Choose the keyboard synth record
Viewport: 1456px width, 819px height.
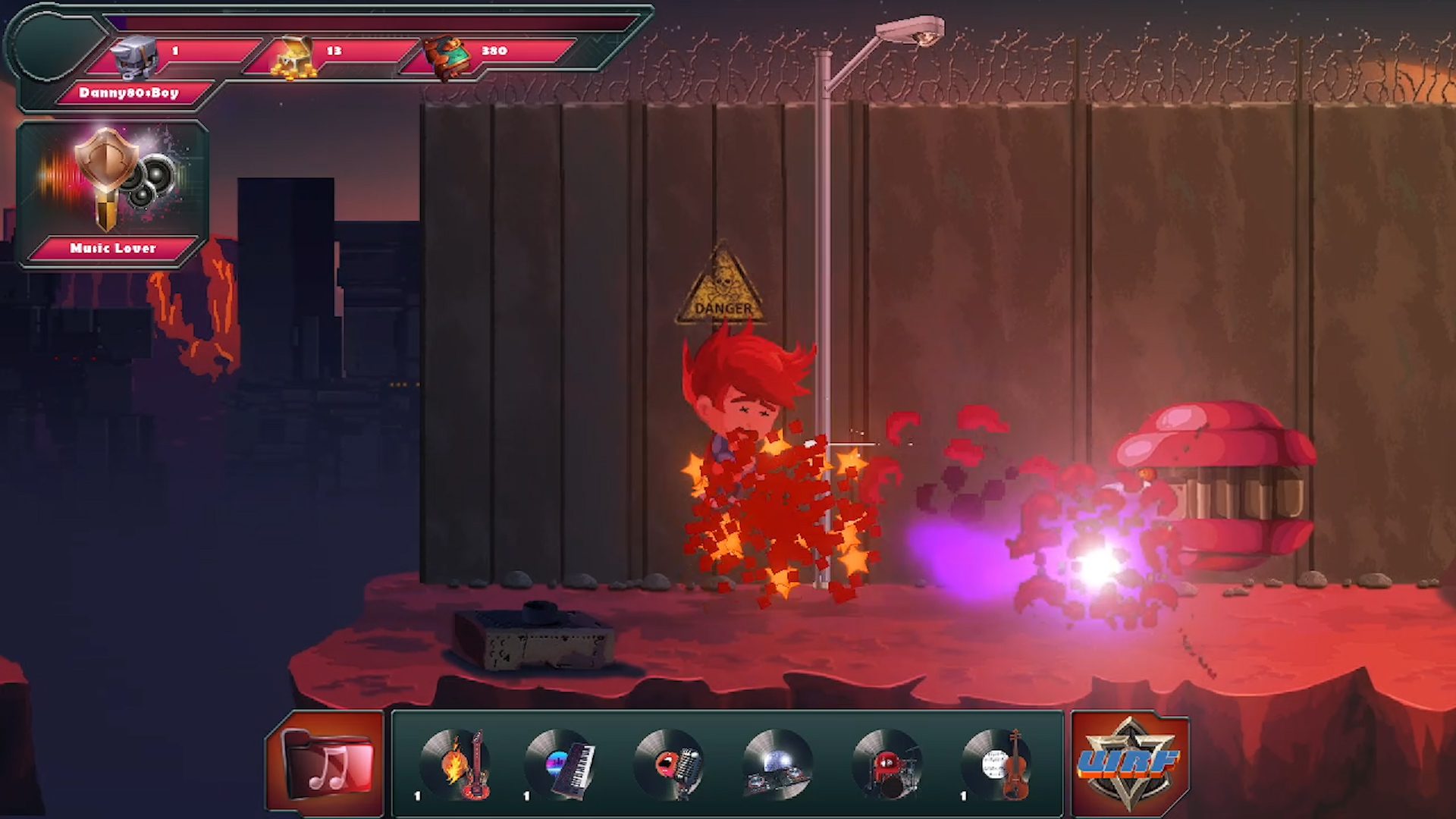point(561,764)
